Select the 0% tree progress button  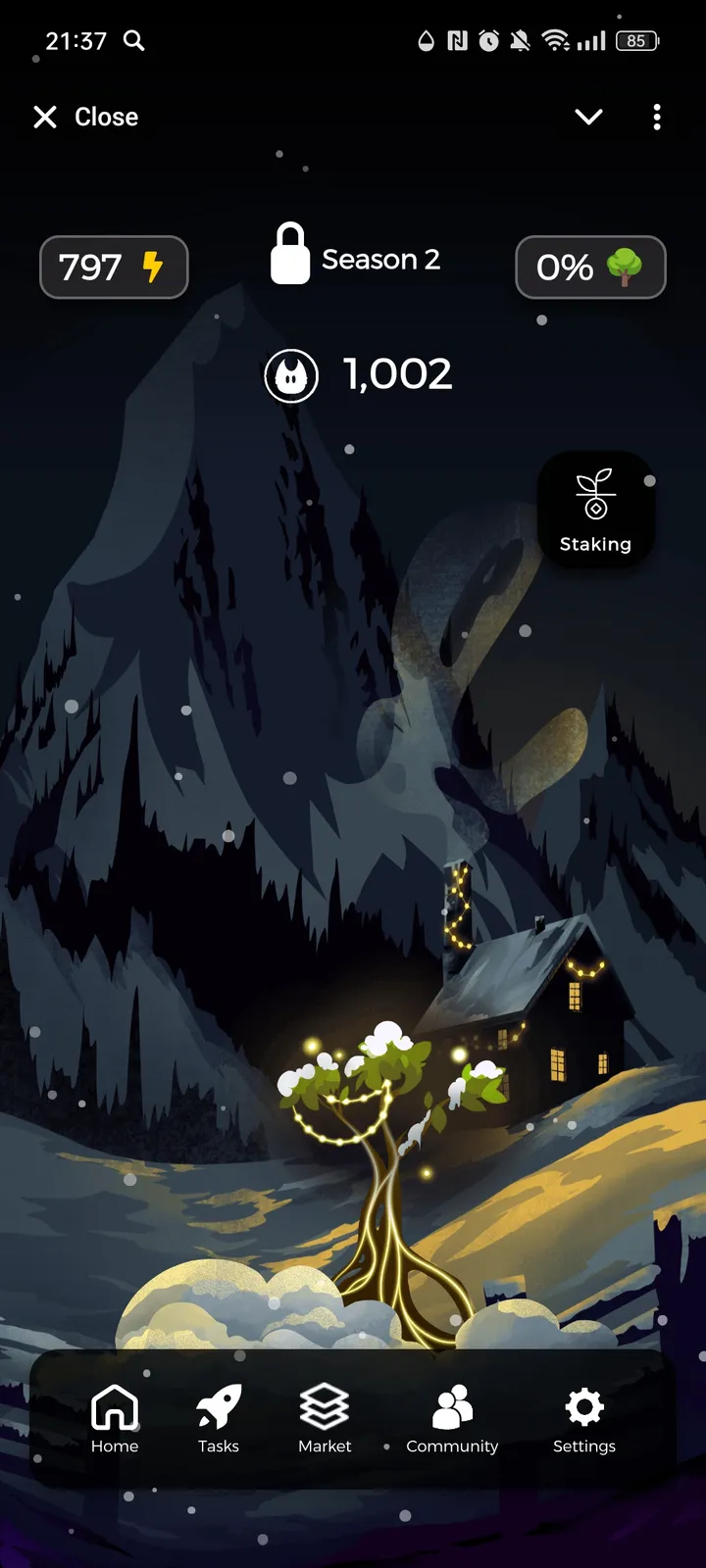(x=590, y=267)
